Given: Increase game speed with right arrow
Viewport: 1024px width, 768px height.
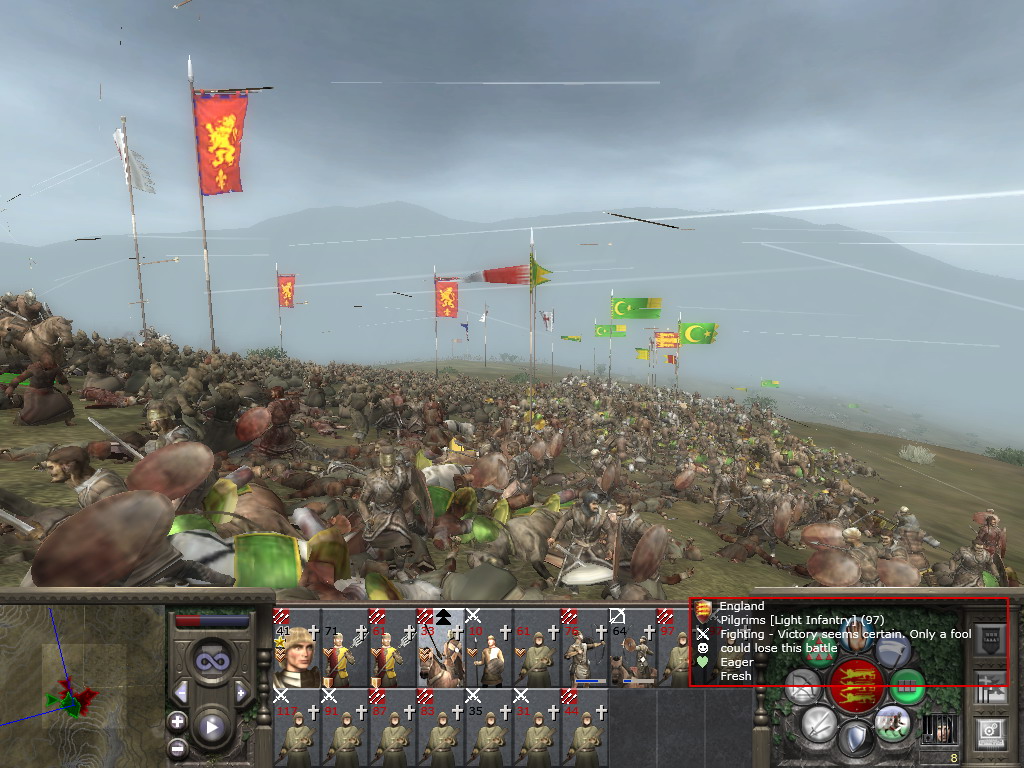Looking at the screenshot, I should pyautogui.click(x=240, y=692).
